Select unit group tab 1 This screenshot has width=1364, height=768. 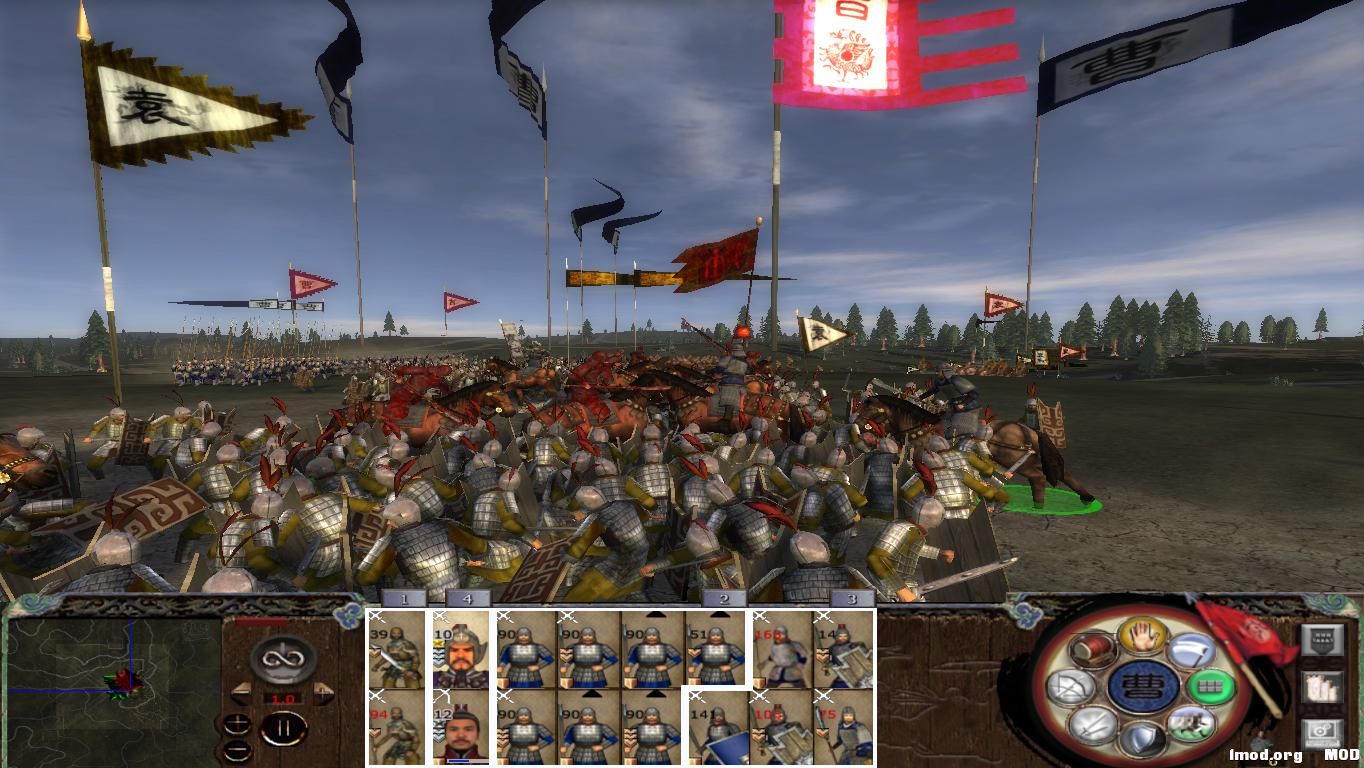click(403, 599)
